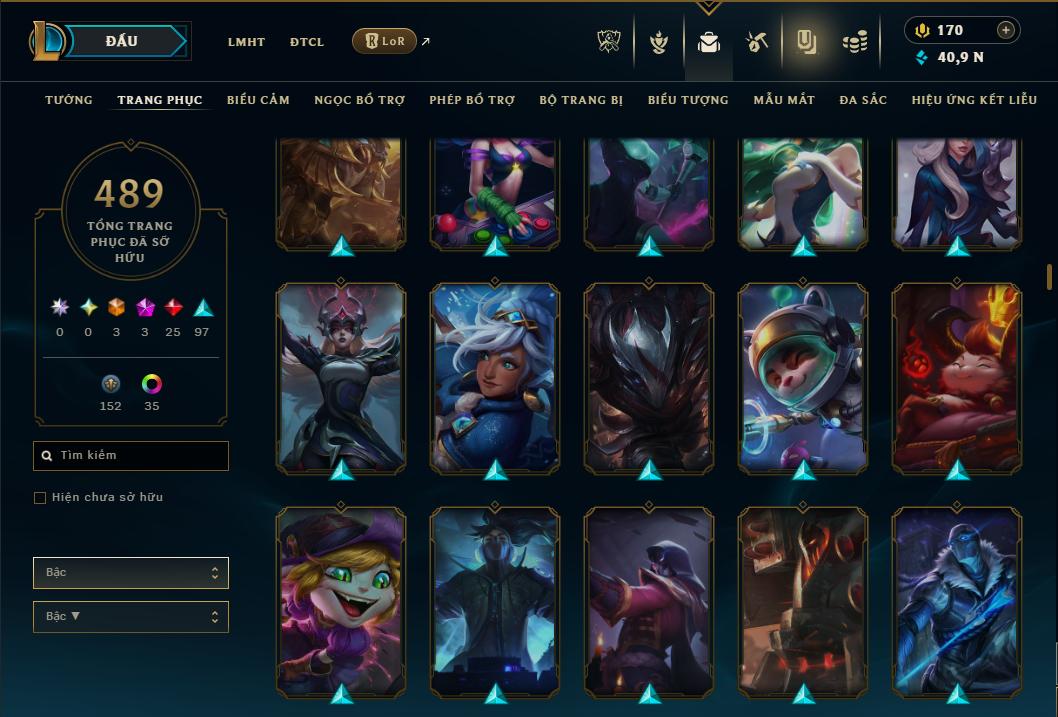Click the ĐẤU play button
The image size is (1058, 717).
pyautogui.click(x=120, y=41)
